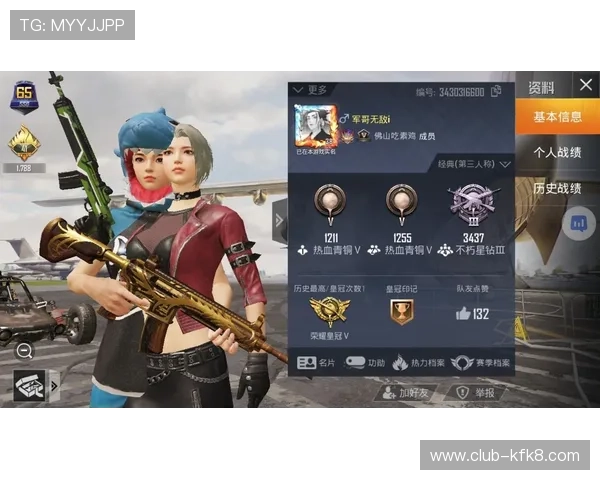The width and height of the screenshot is (600, 480).
Task: View the 功勋 merit section
Action: coord(366,362)
